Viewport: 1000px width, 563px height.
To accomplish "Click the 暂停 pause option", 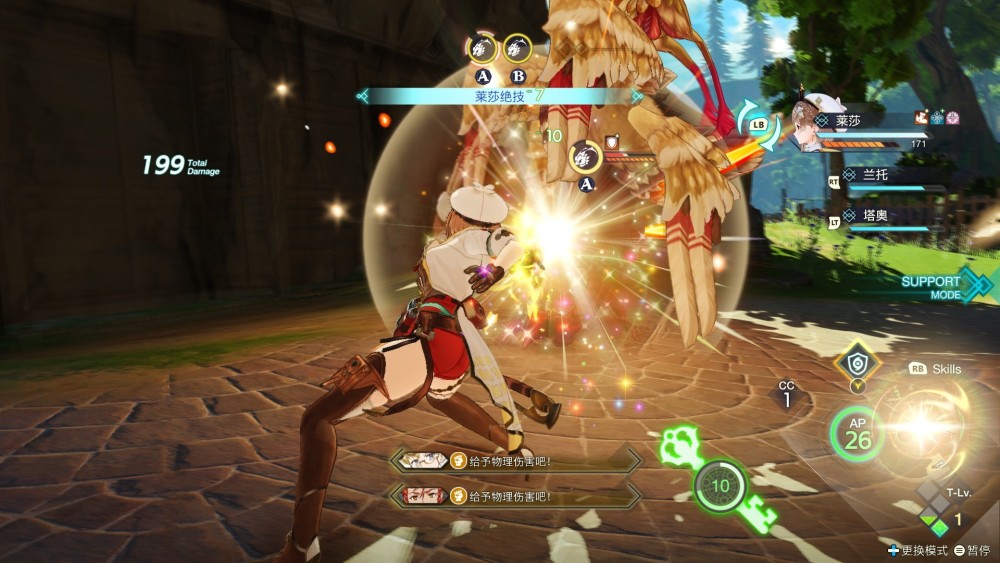I will pos(970,550).
